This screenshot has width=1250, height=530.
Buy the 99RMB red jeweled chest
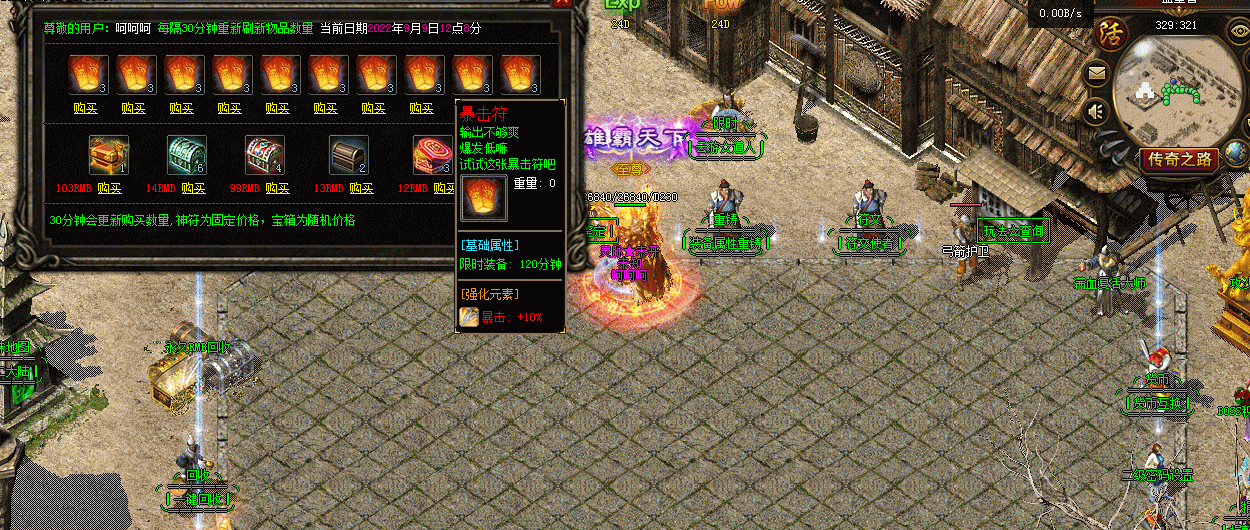tap(277, 188)
